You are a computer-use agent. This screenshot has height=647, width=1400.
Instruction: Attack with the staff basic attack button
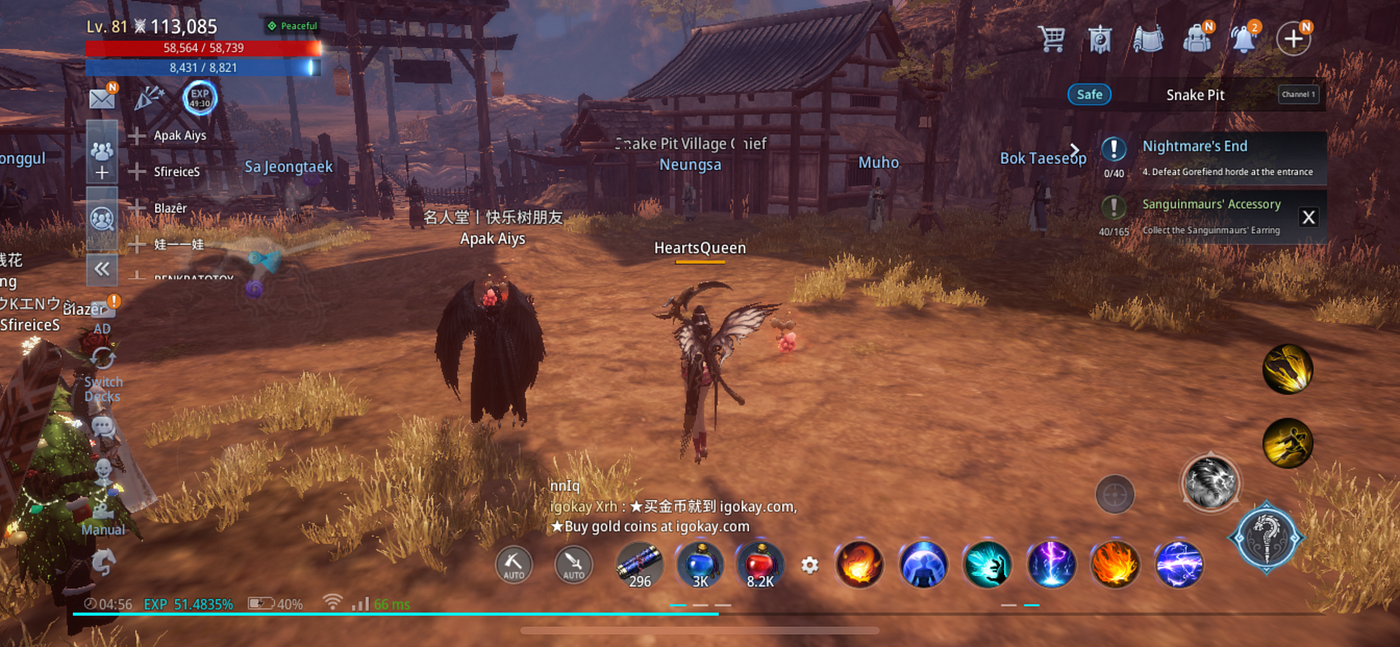coord(1266,538)
